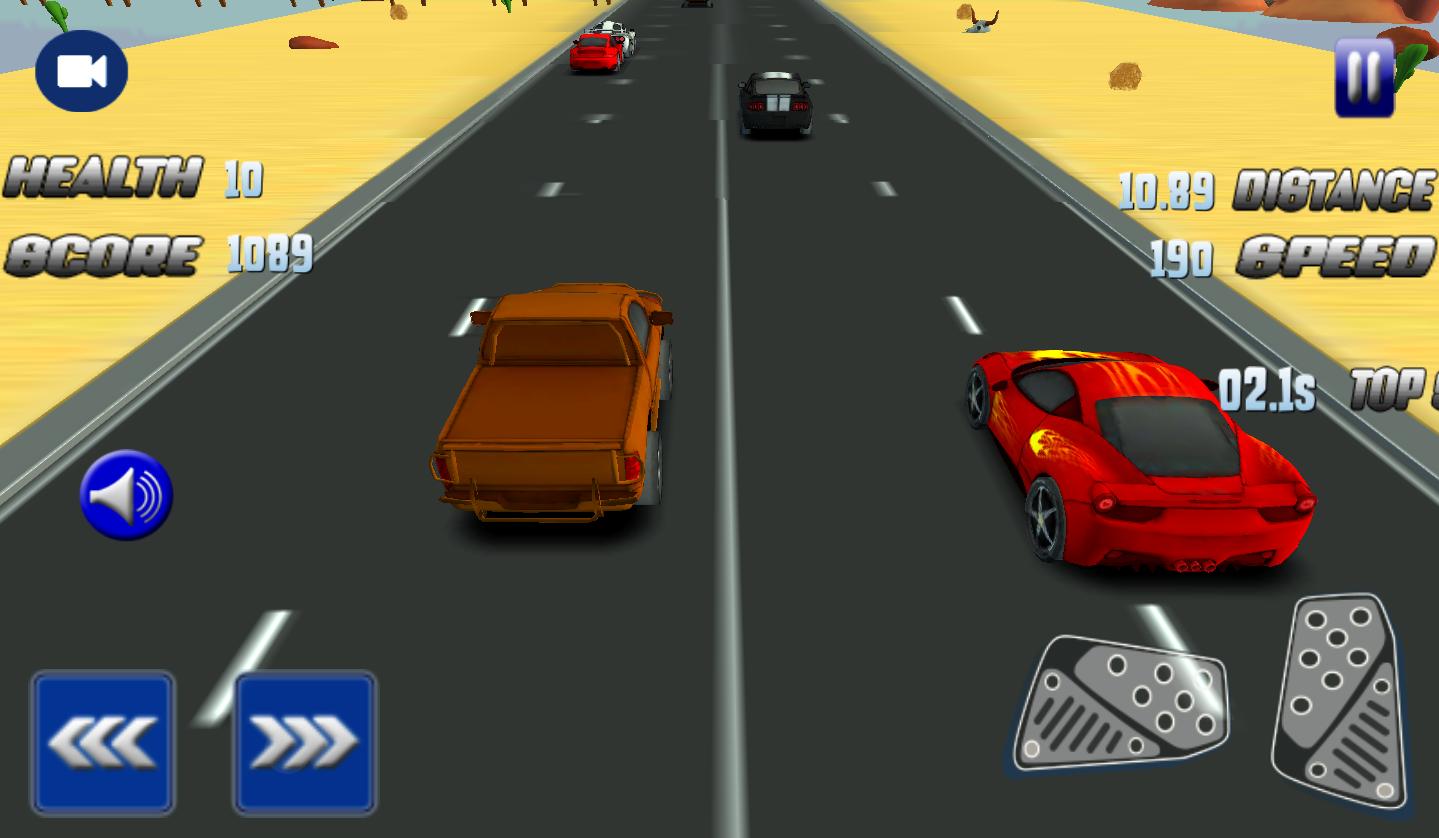Steer left using the triple-arrow left icon
Viewport: 1439px width, 838px height.
(103, 741)
